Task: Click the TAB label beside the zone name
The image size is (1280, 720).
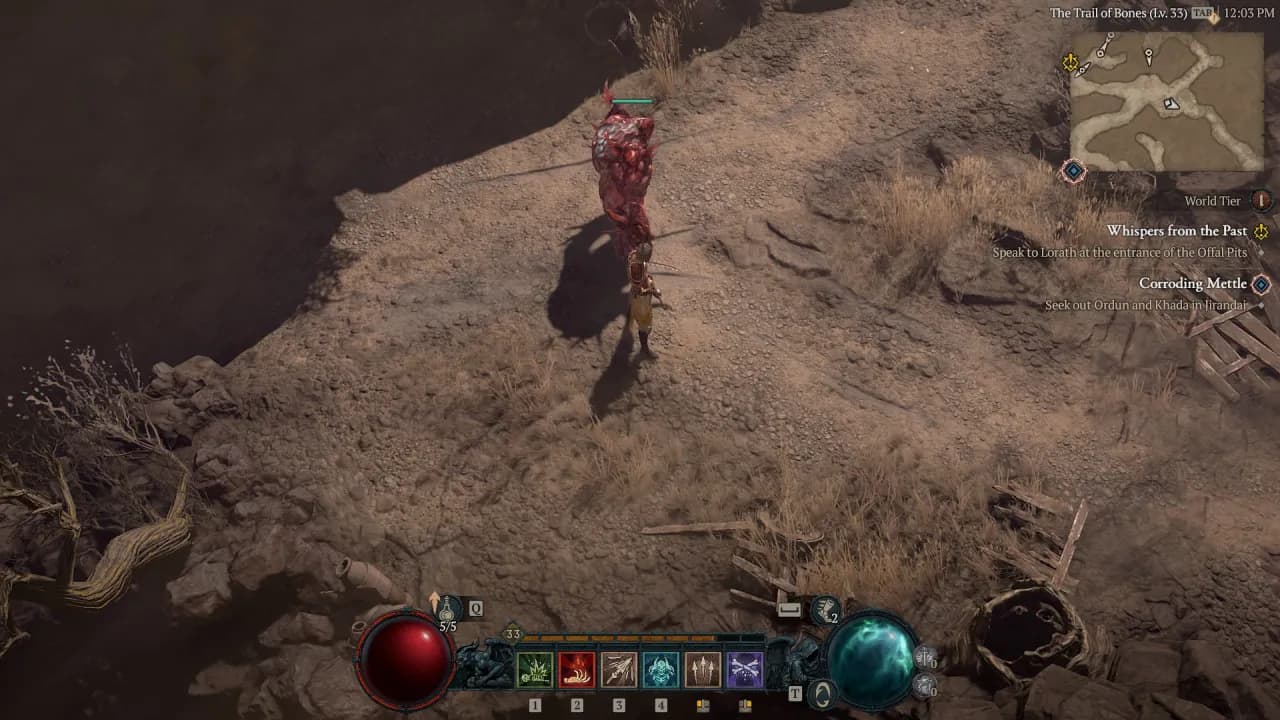Action: [x=1201, y=14]
